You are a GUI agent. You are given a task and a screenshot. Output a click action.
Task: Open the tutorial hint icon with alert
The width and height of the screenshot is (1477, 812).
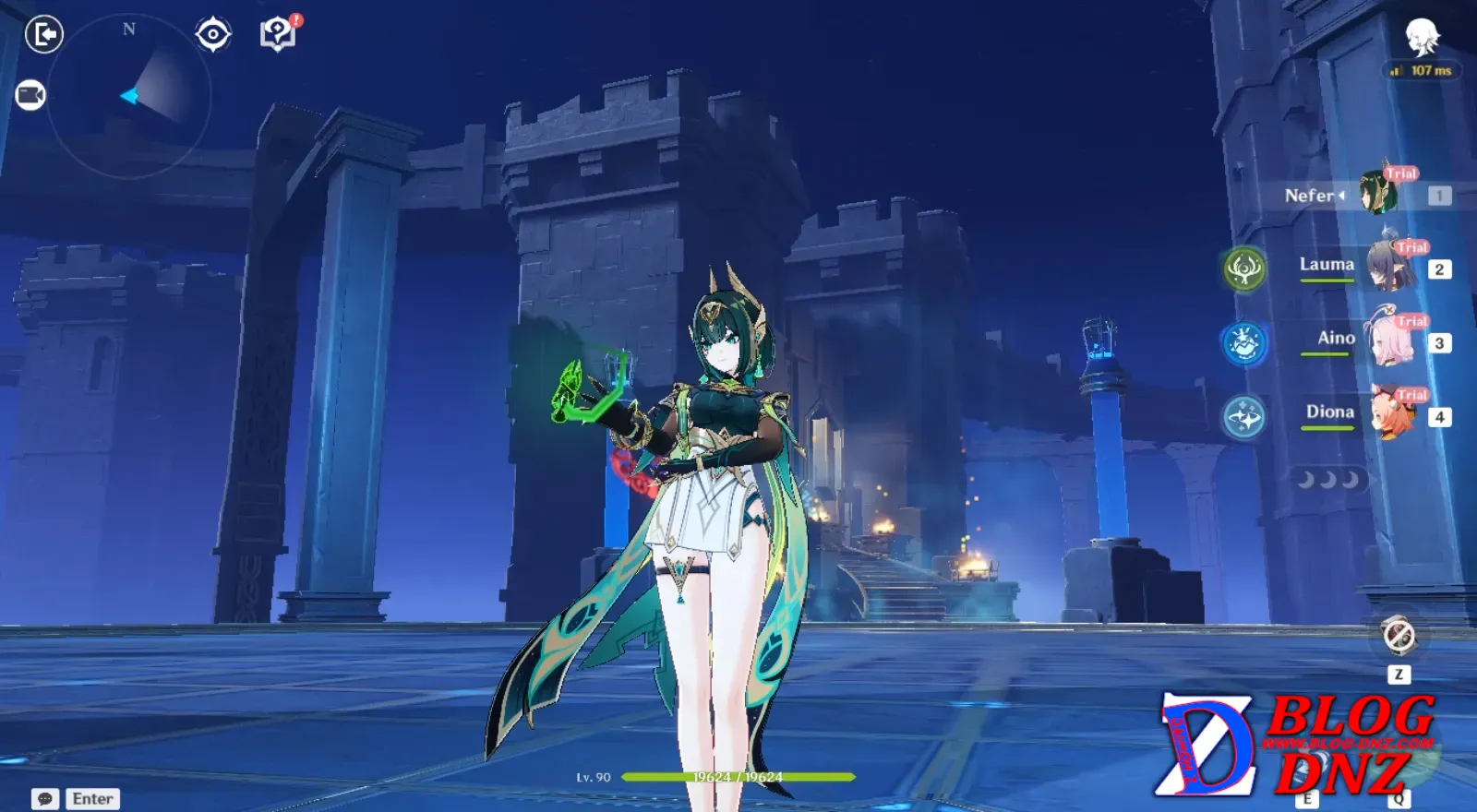click(x=277, y=35)
